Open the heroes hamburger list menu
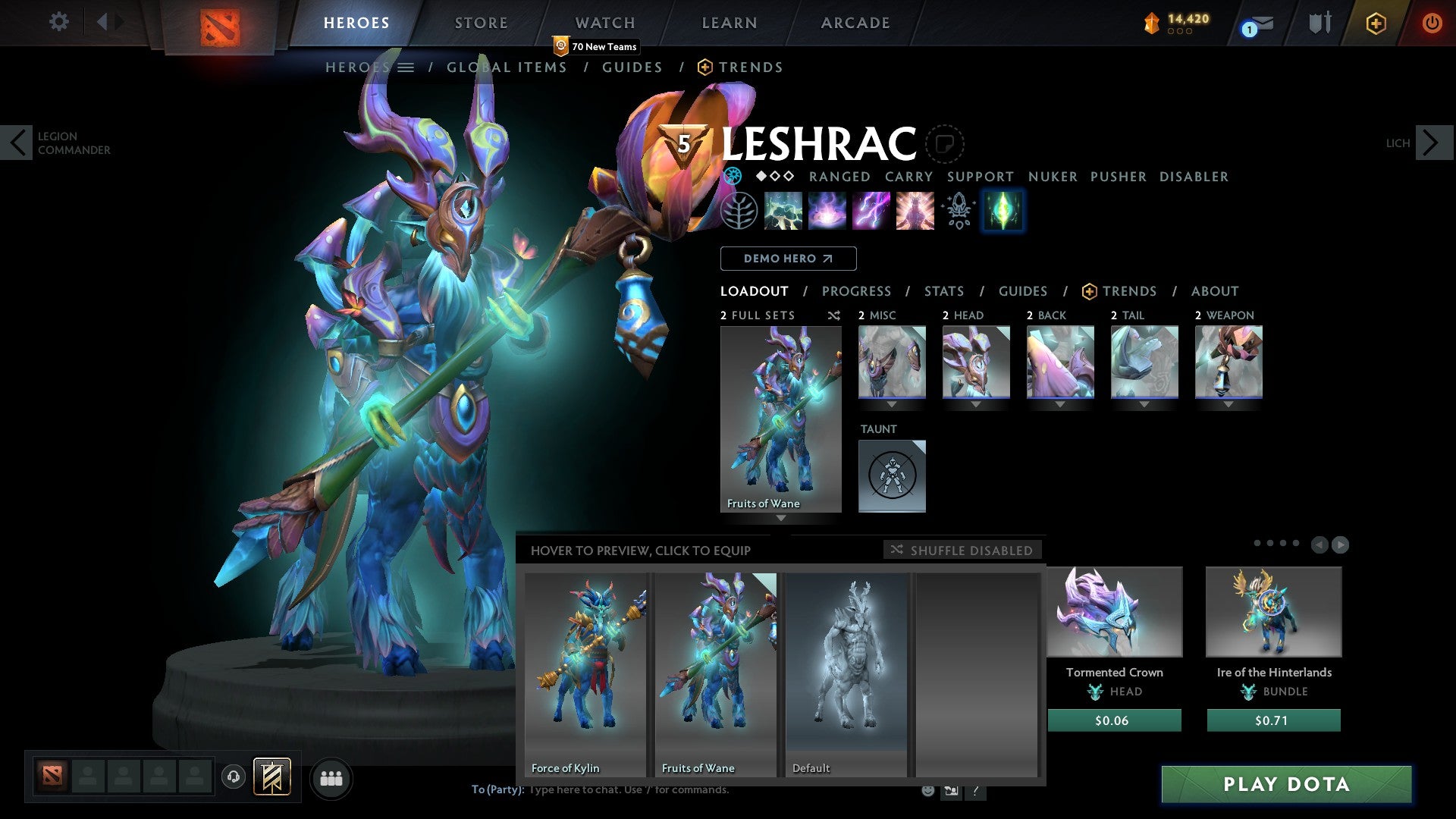 pos(406,67)
